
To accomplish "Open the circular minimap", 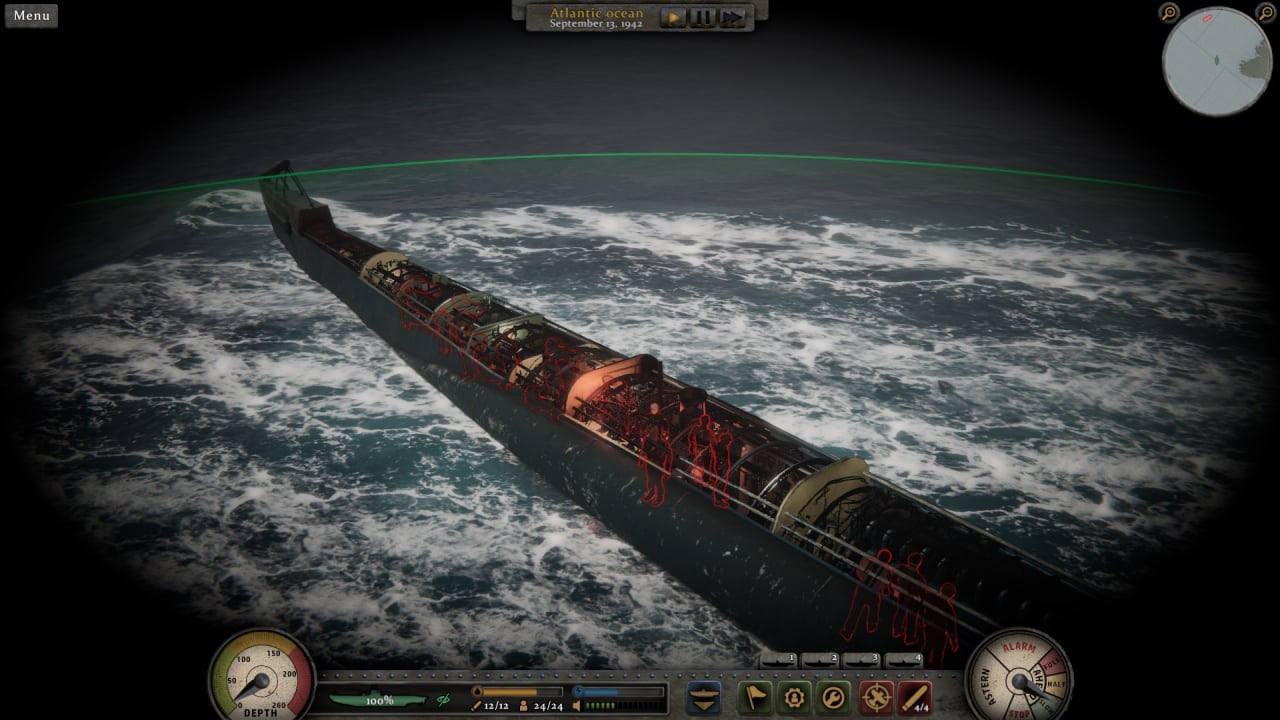I will (1216, 61).
